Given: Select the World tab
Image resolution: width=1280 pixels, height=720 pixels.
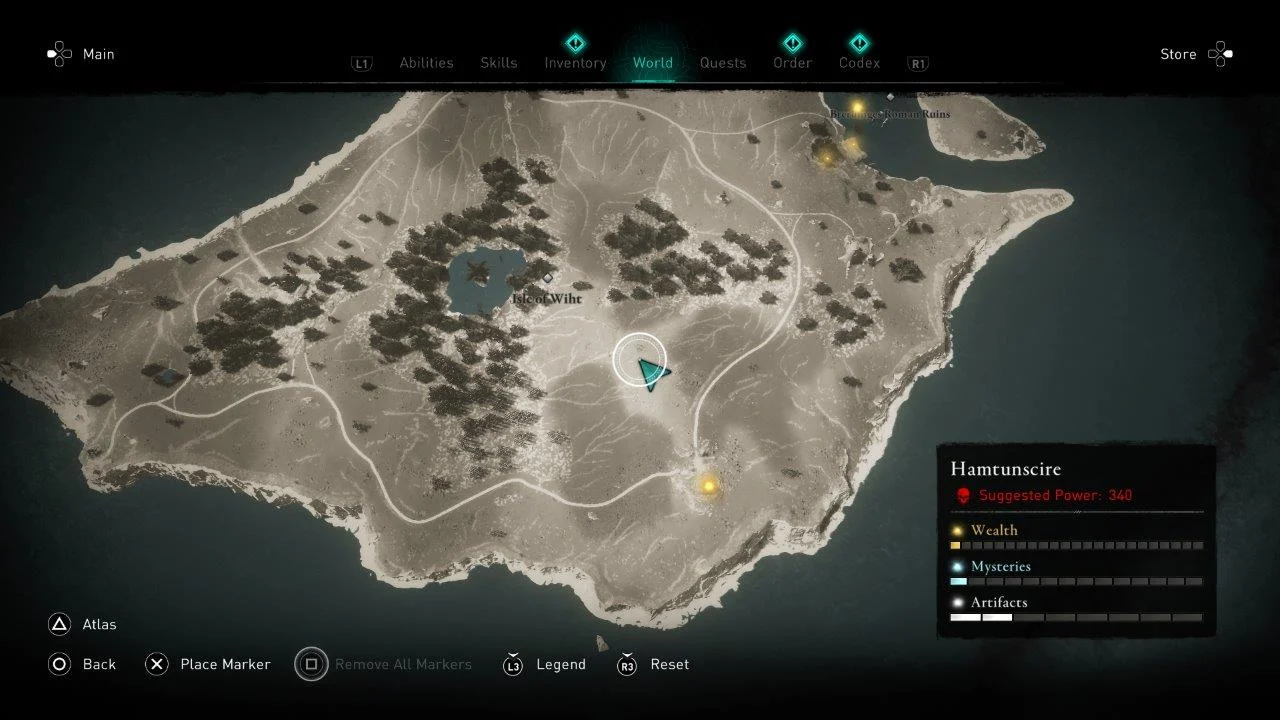Looking at the screenshot, I should (x=652, y=63).
